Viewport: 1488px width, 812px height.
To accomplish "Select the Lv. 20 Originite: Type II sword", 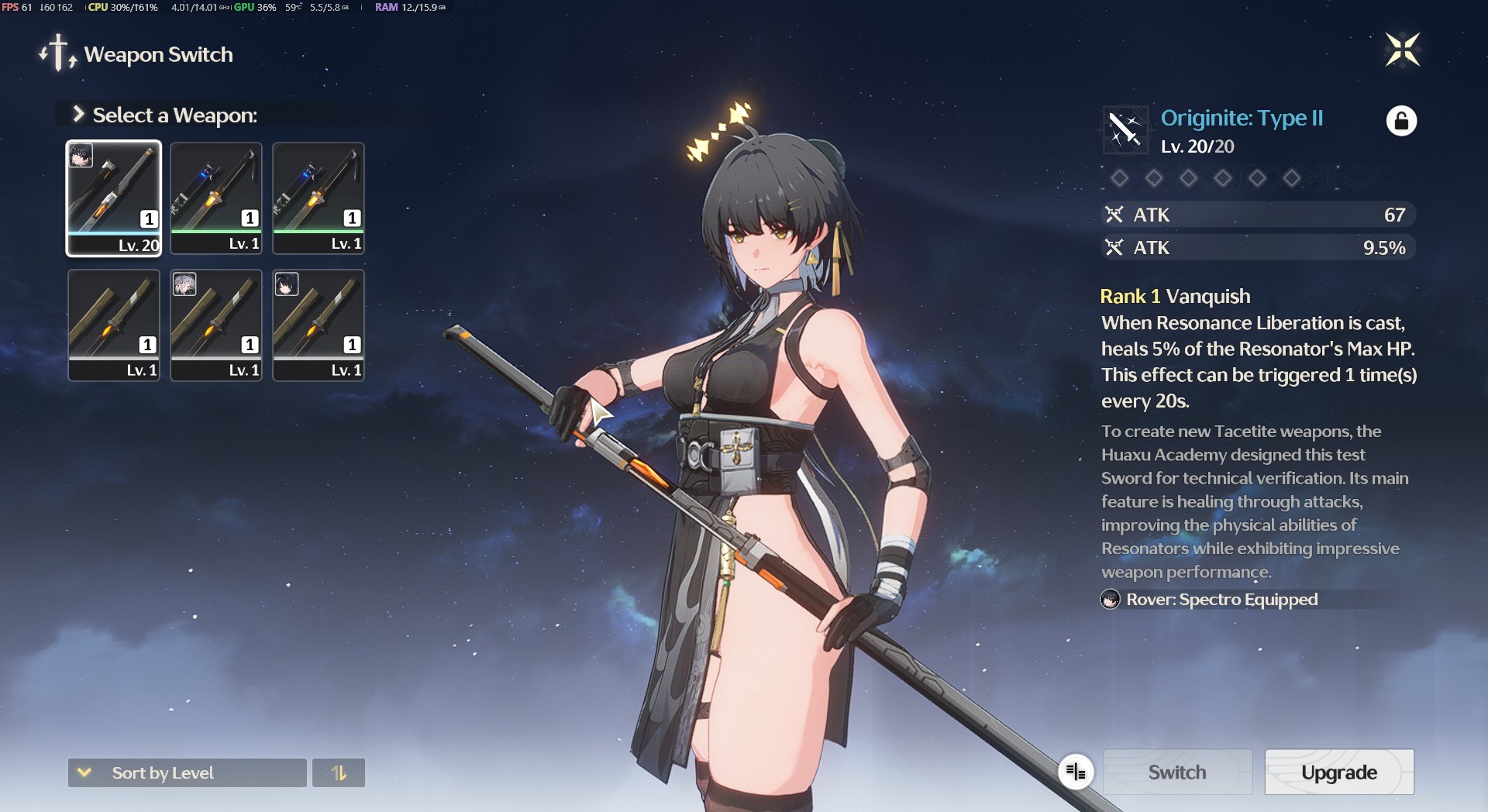I will point(114,198).
